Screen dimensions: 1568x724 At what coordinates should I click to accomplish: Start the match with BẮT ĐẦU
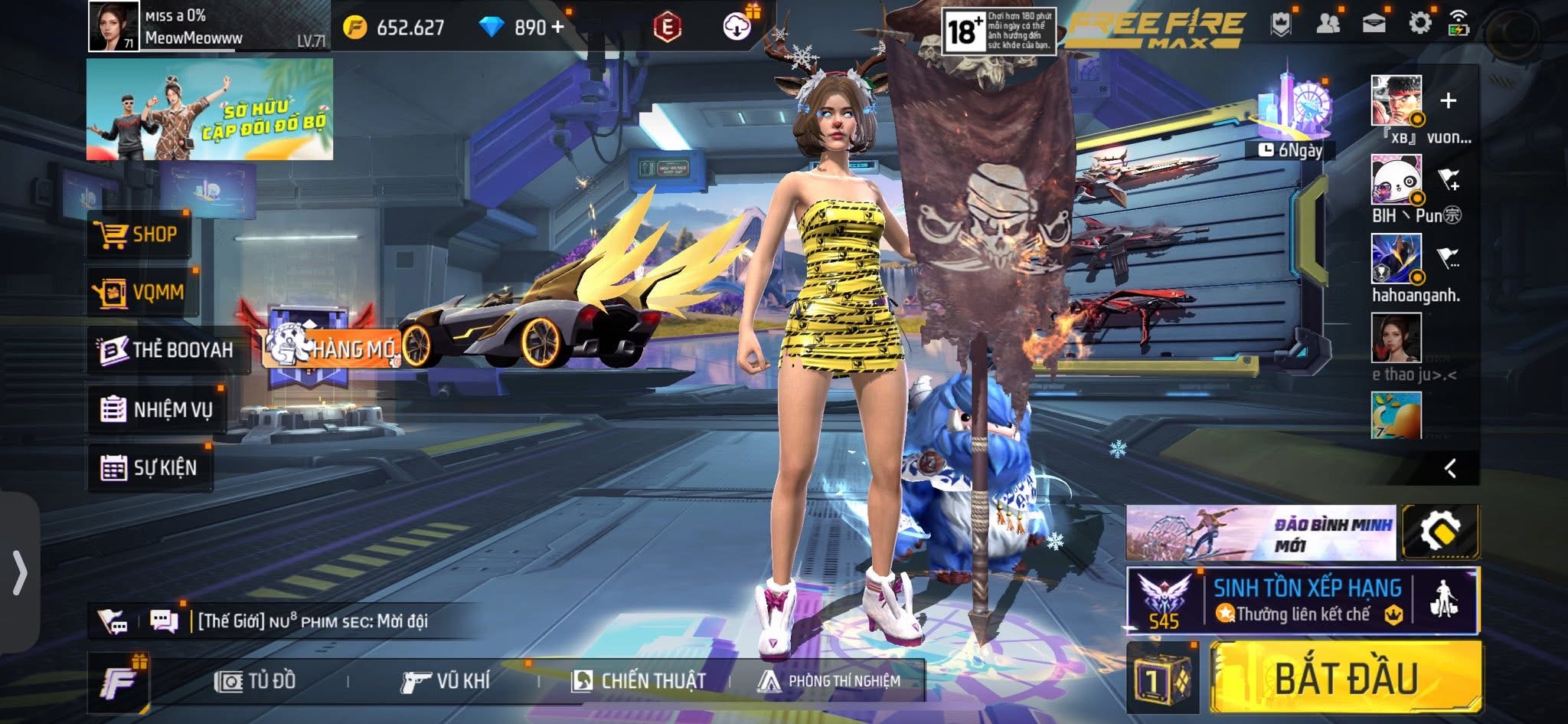pyautogui.click(x=1345, y=679)
